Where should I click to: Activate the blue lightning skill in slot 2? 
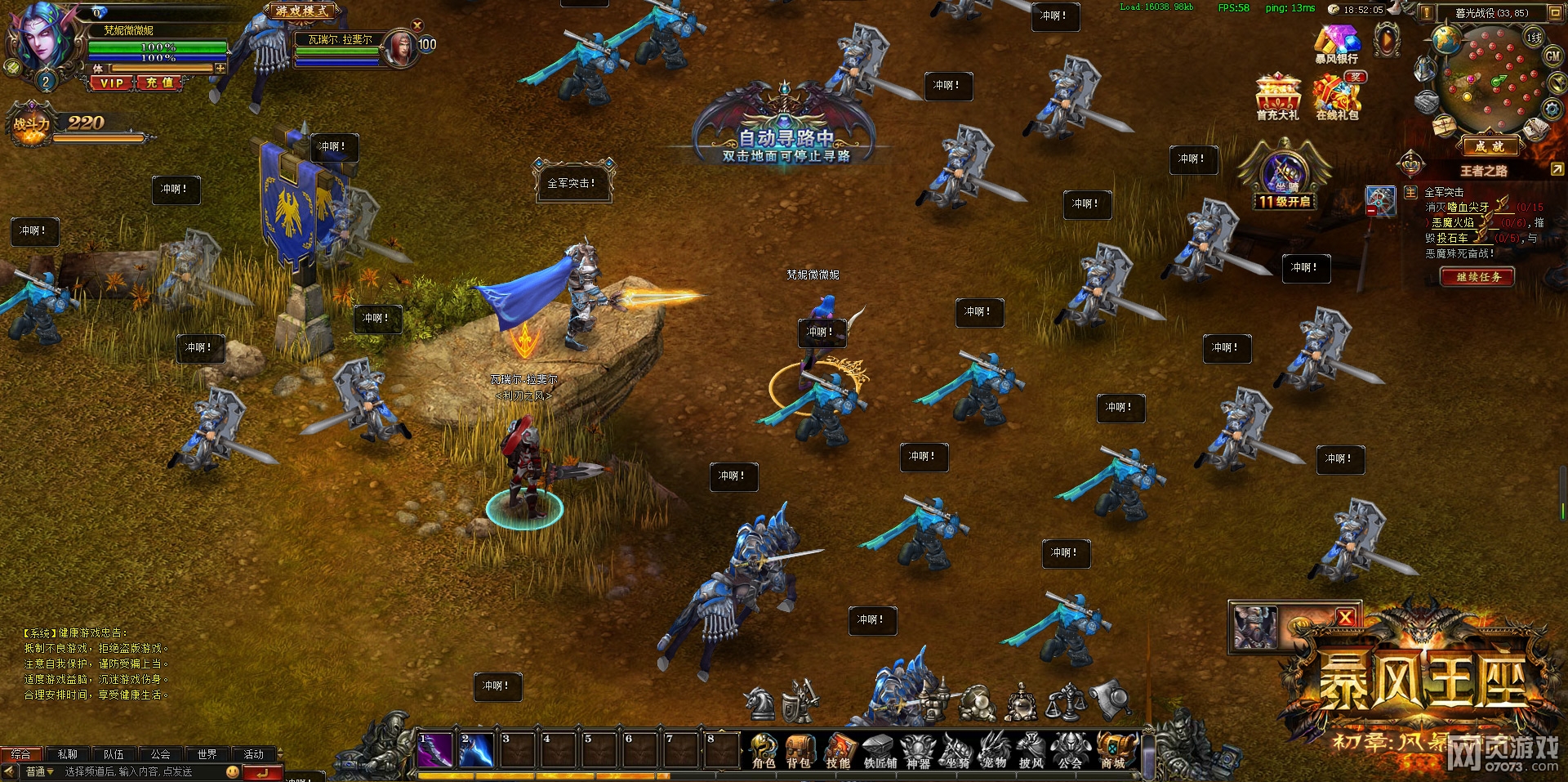476,750
